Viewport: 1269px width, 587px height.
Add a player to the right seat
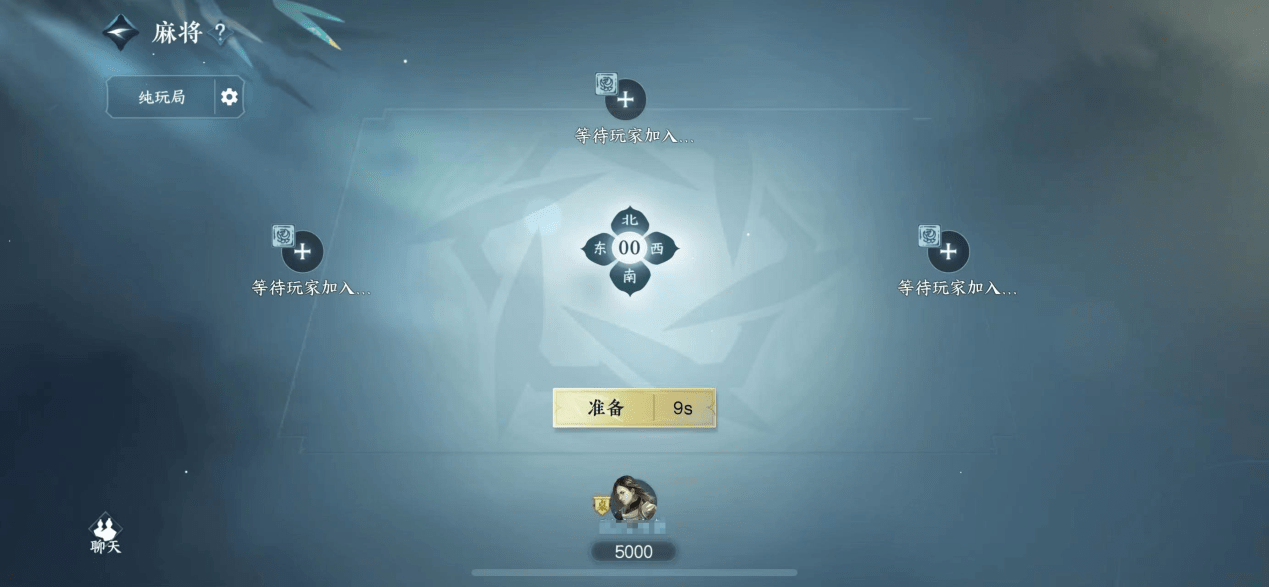pos(948,252)
